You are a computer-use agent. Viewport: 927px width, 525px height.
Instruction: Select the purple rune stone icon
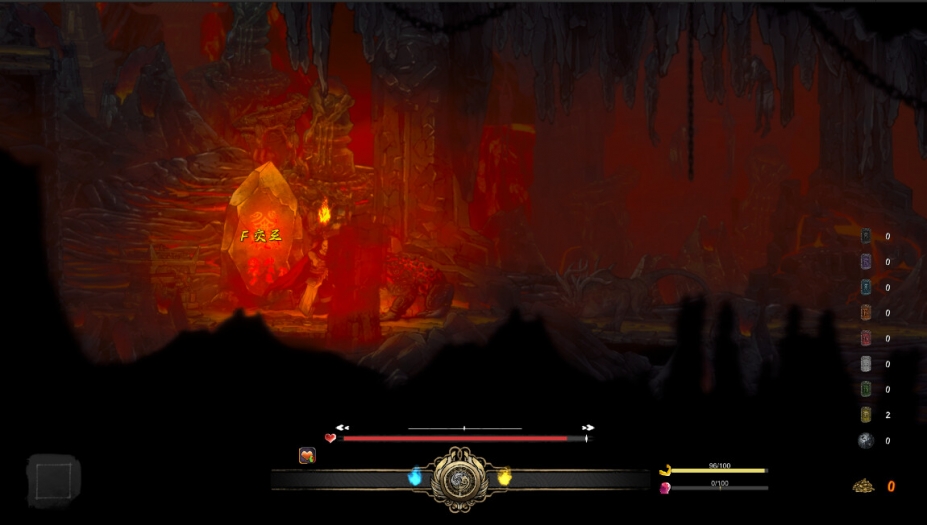pyautogui.click(x=866, y=262)
